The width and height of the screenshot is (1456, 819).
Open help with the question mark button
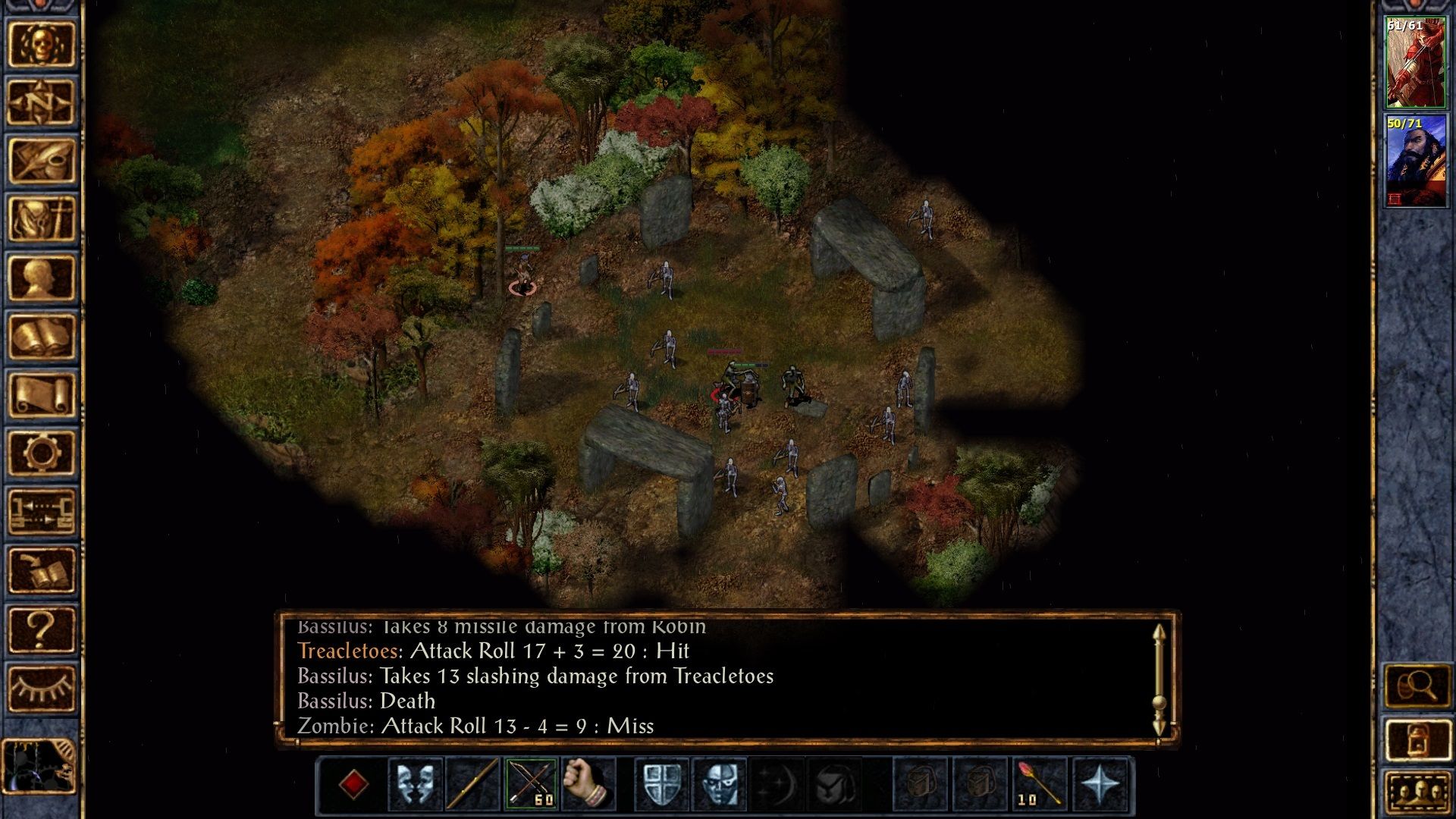(x=41, y=629)
